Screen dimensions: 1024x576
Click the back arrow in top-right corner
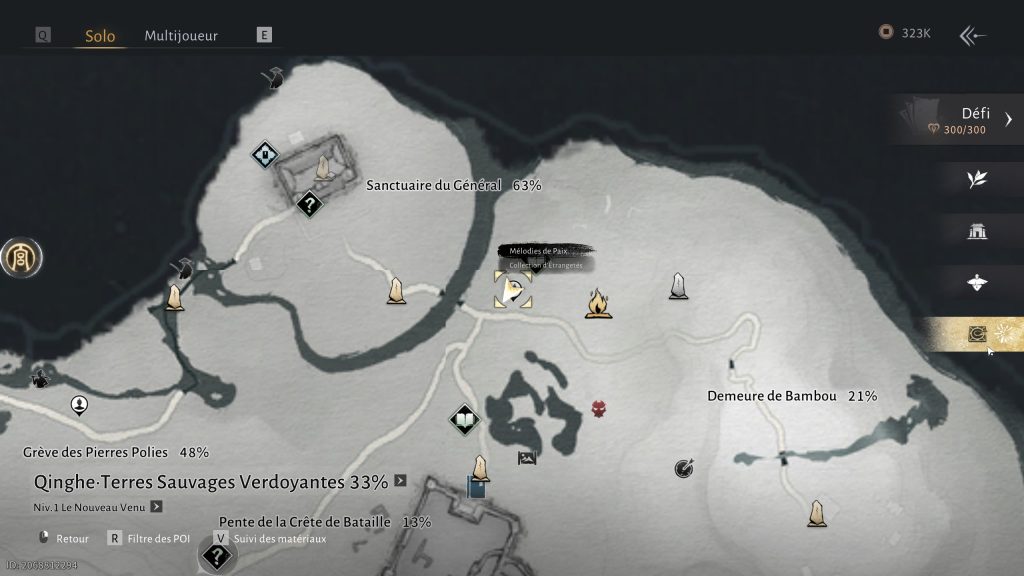[972, 36]
